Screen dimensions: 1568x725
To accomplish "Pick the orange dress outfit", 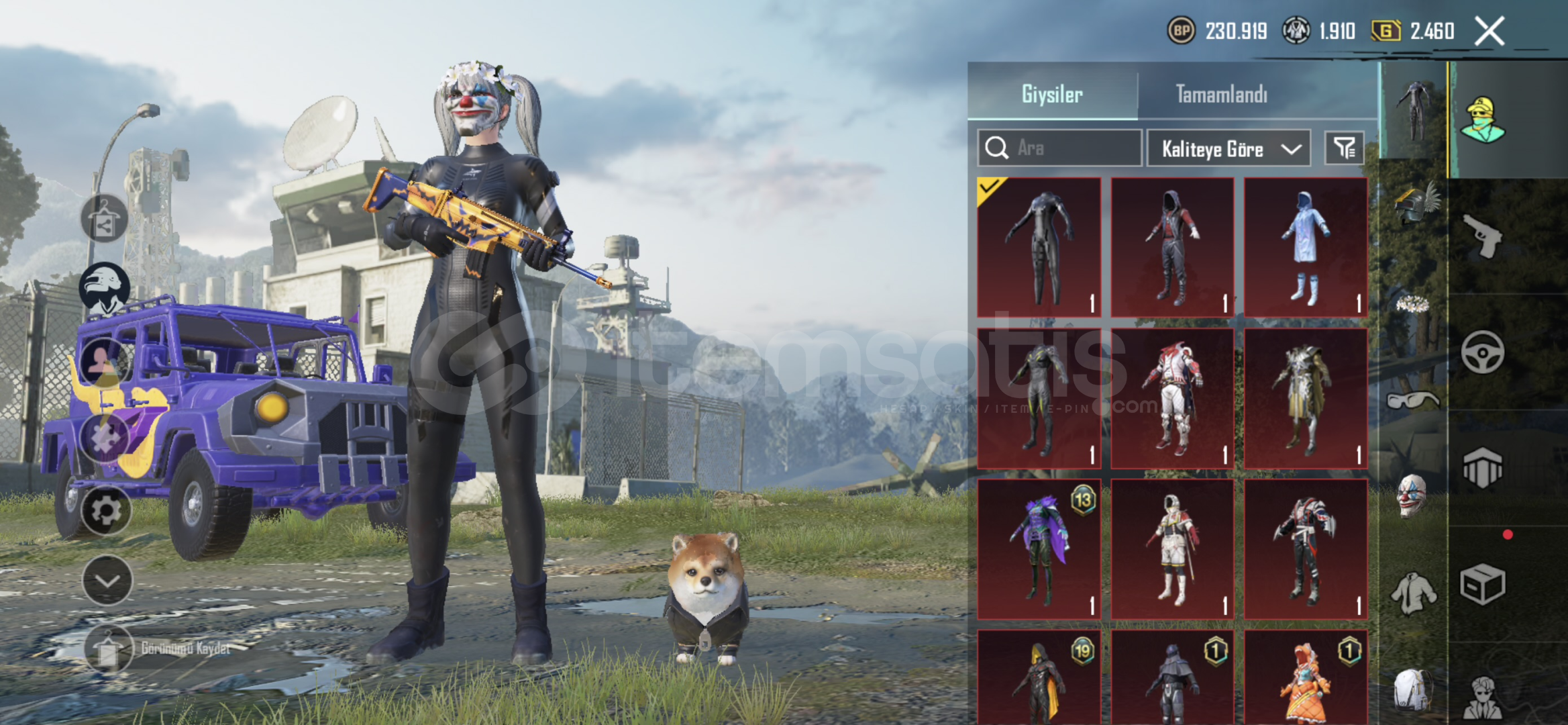I will tap(1306, 678).
